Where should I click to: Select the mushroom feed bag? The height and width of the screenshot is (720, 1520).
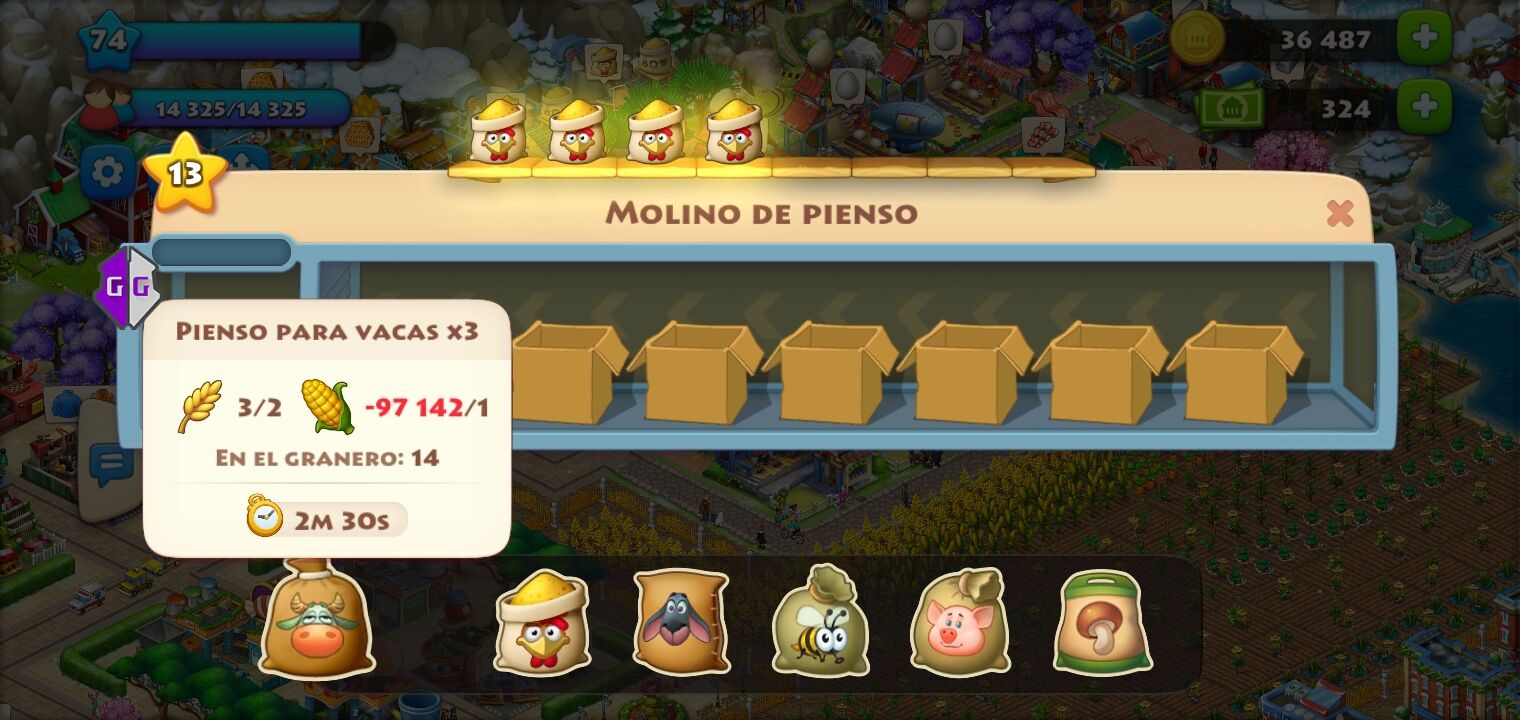point(1102,621)
